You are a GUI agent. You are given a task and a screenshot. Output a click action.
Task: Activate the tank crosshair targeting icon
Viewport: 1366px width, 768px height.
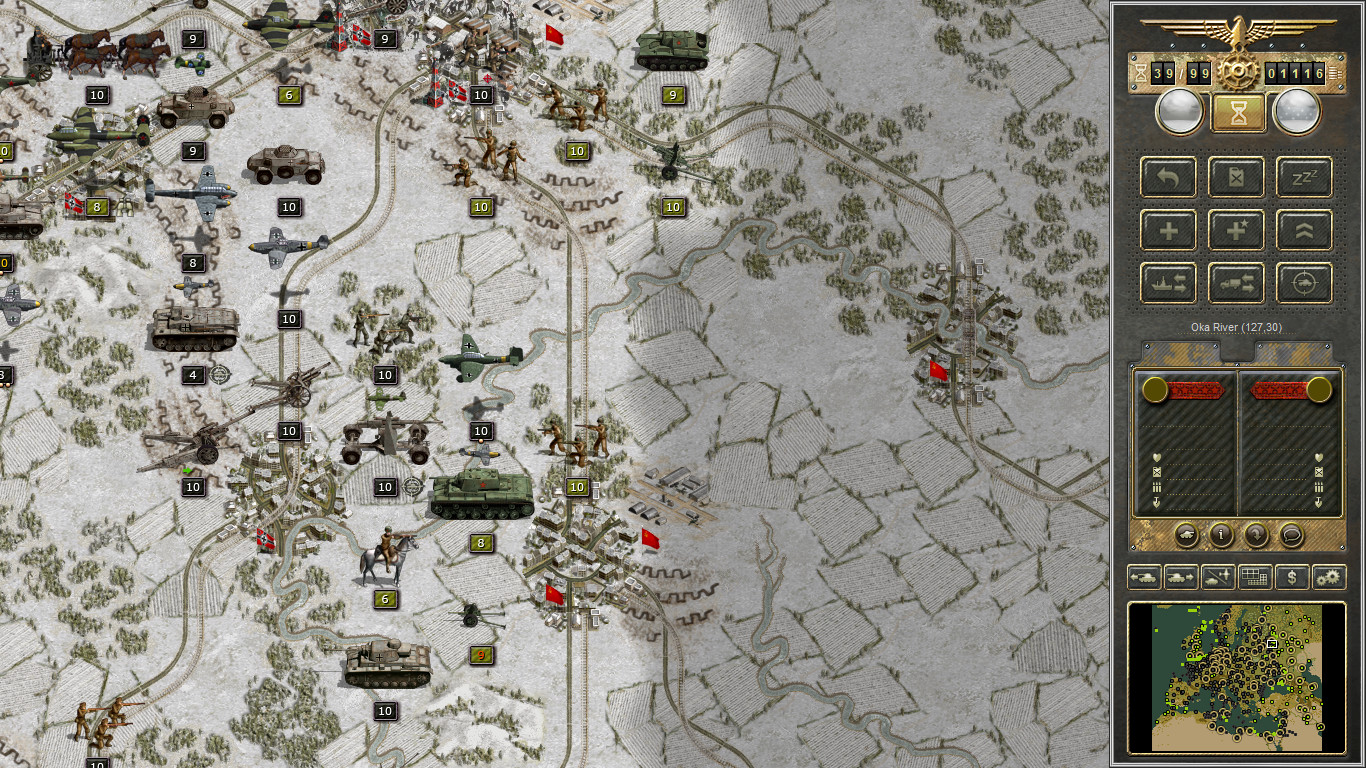tap(1304, 283)
